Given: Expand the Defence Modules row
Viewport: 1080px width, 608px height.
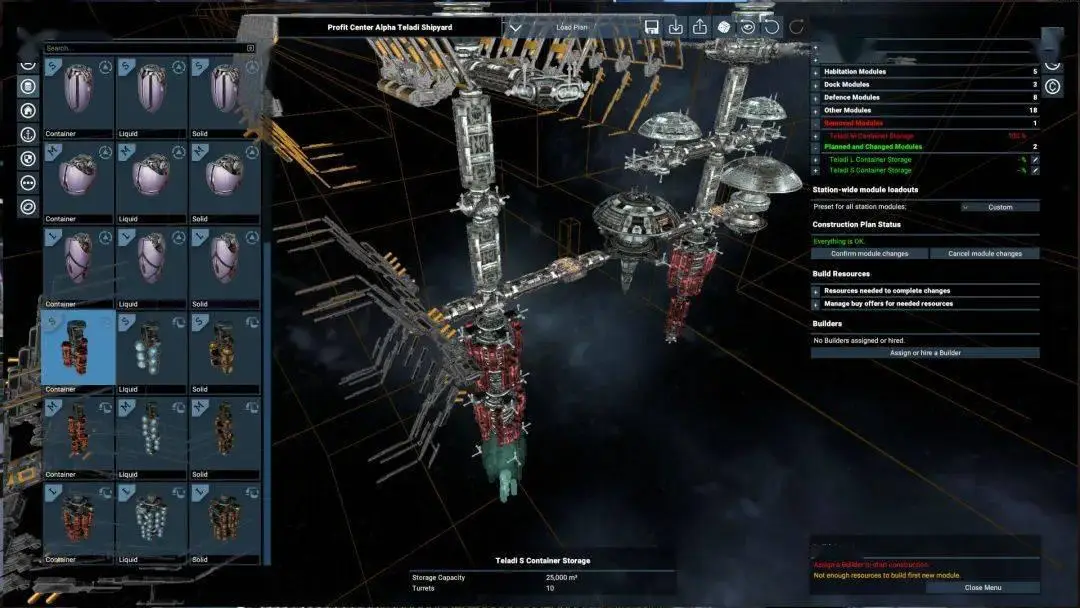Looking at the screenshot, I should pos(815,98).
